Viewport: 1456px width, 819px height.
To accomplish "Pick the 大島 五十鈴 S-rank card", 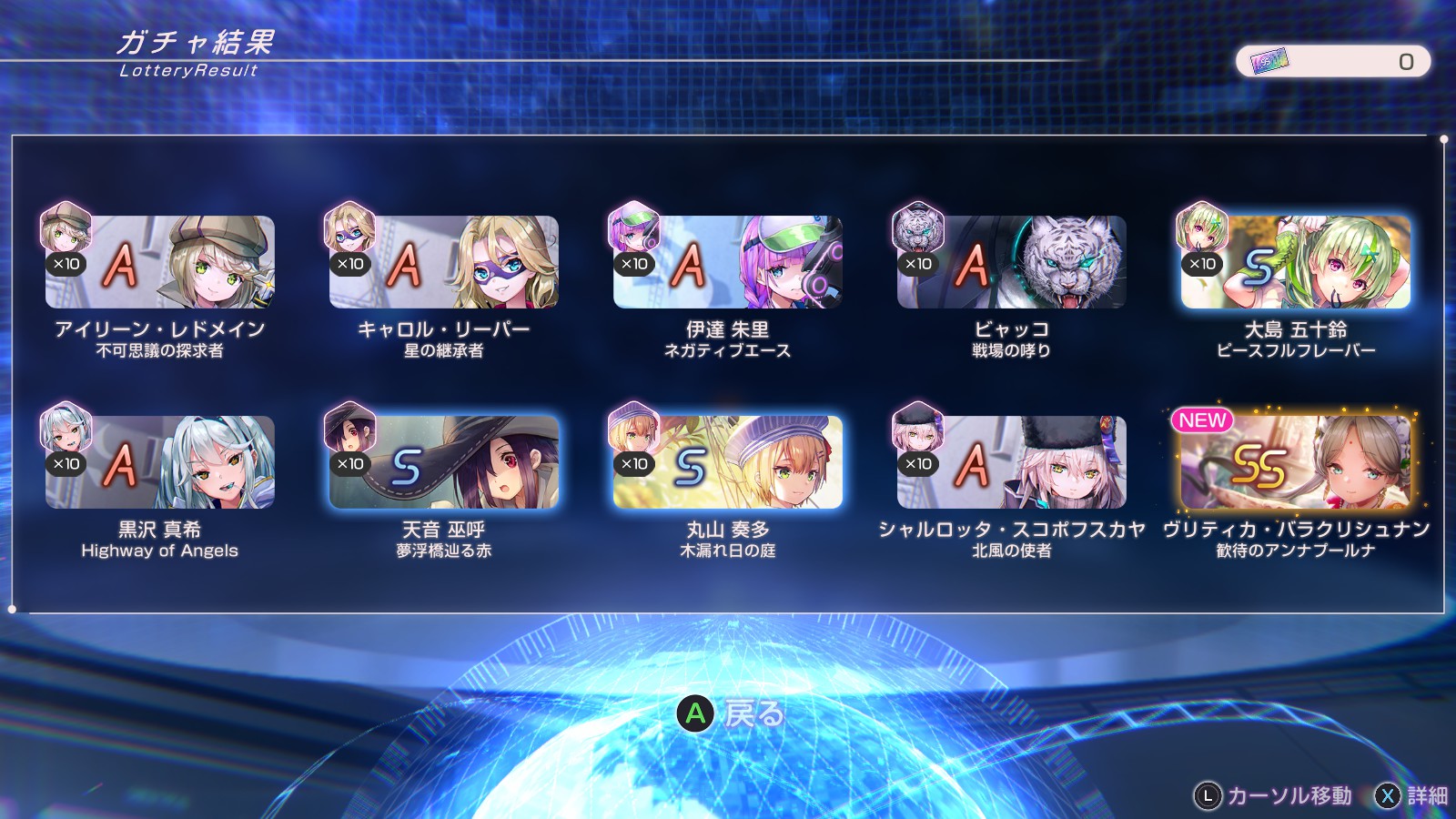I will tap(1296, 262).
